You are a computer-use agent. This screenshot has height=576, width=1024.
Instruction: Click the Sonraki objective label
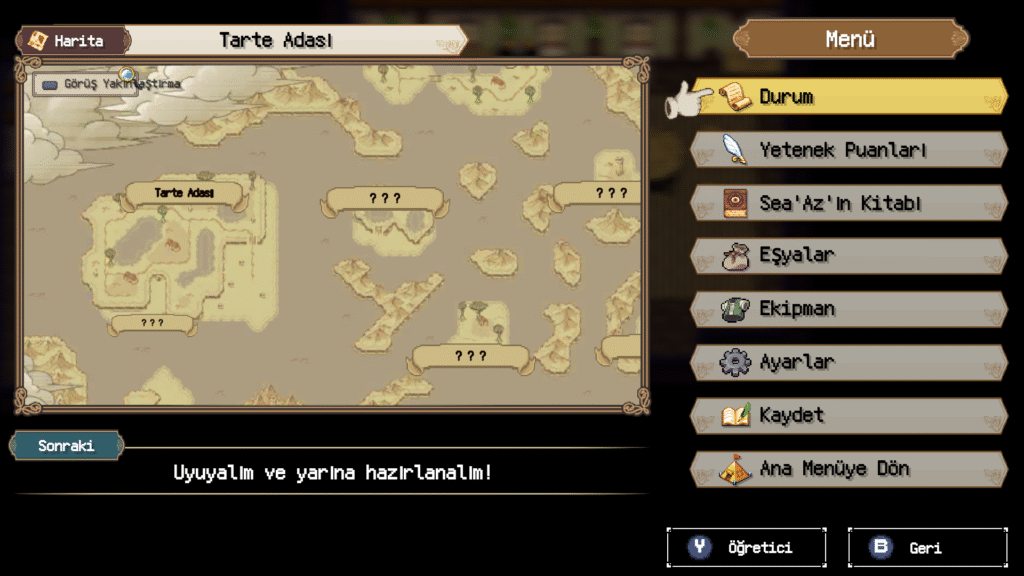(x=66, y=446)
